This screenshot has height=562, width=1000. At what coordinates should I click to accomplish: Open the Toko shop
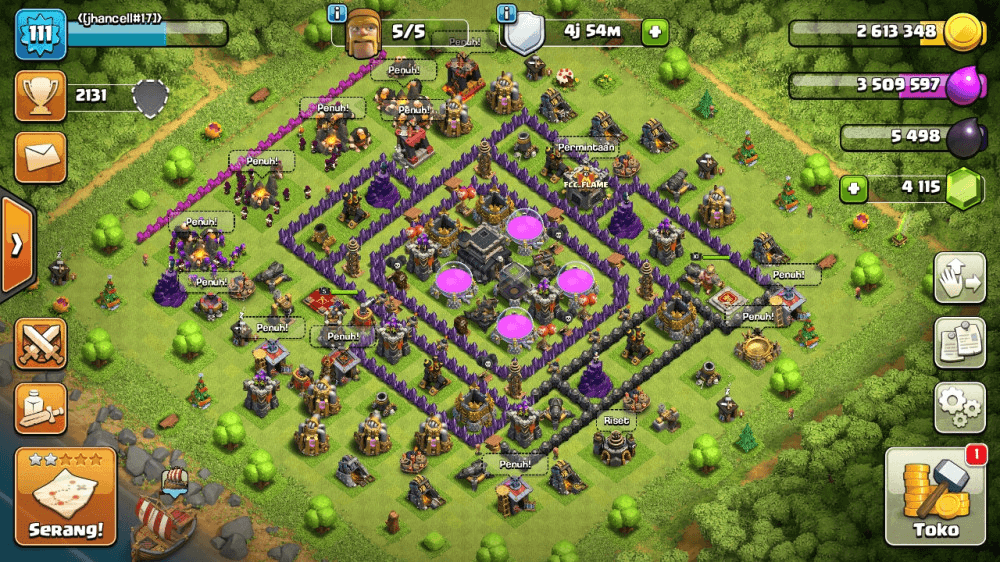[x=935, y=497]
